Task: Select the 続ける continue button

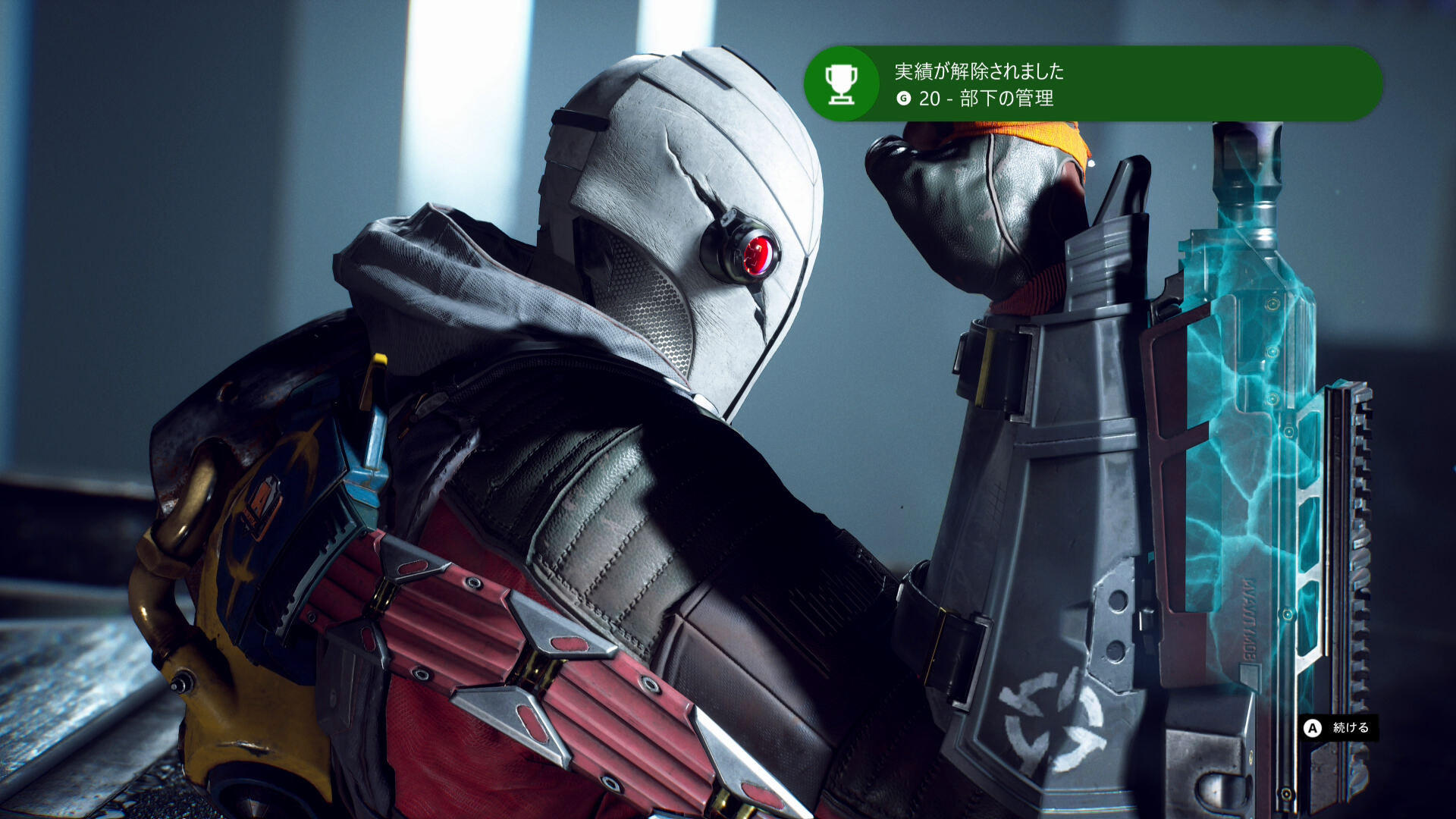Action: (x=1338, y=728)
